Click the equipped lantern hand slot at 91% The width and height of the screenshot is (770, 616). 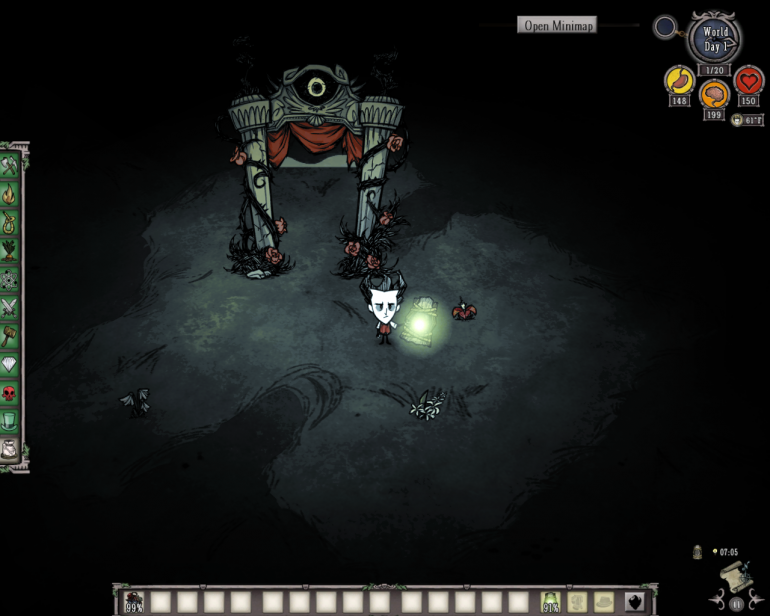pyautogui.click(x=550, y=602)
